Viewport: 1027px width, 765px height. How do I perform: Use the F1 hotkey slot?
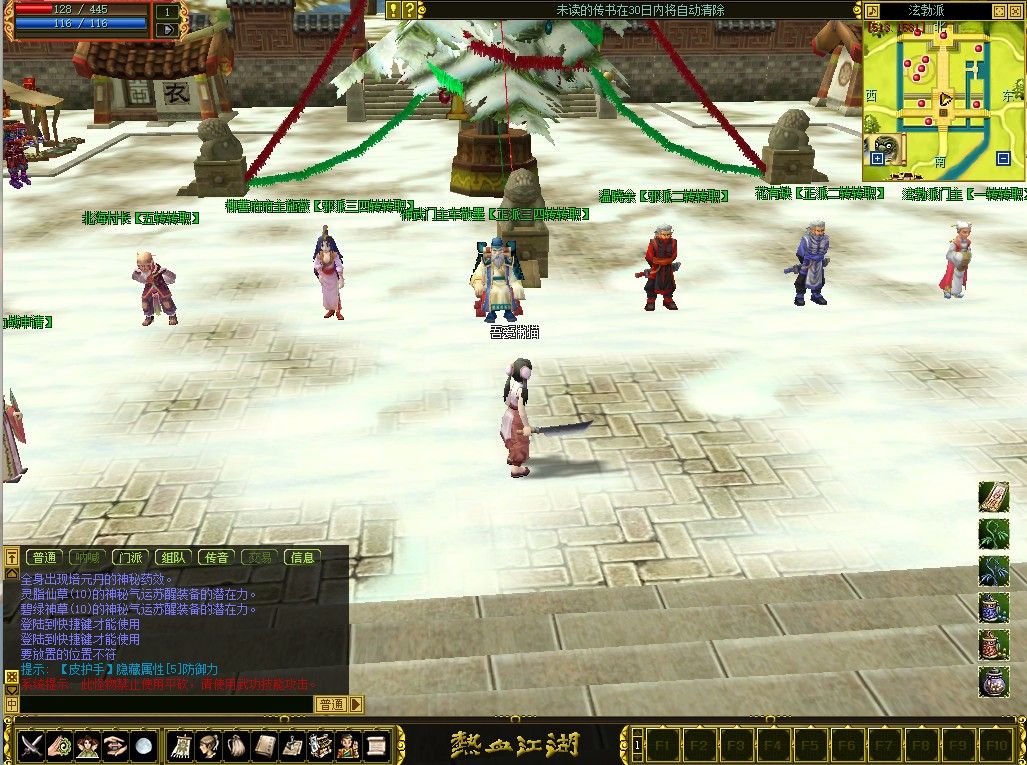pos(661,745)
